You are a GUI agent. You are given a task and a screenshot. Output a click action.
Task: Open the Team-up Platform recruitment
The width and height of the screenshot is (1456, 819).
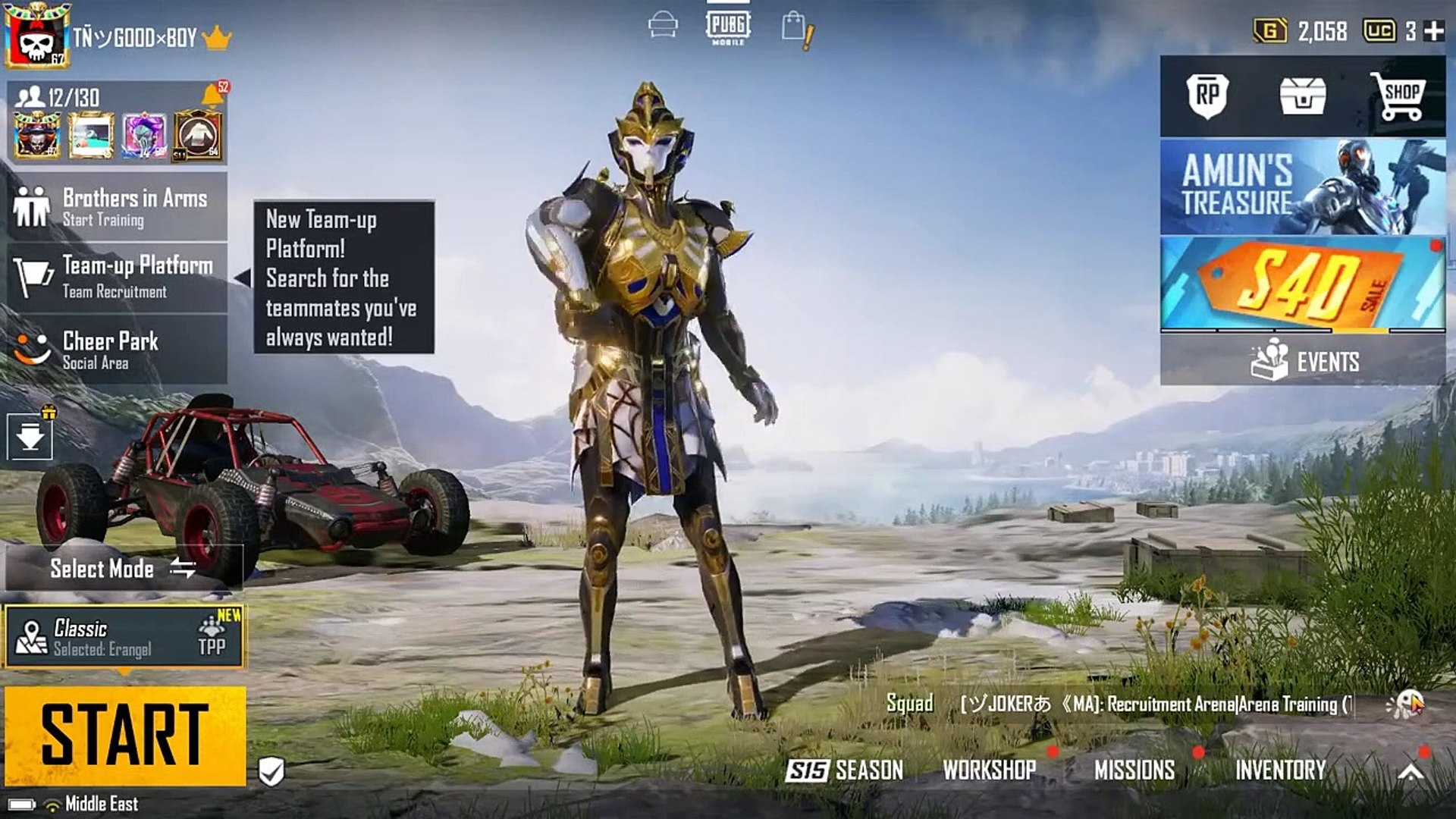[118, 277]
